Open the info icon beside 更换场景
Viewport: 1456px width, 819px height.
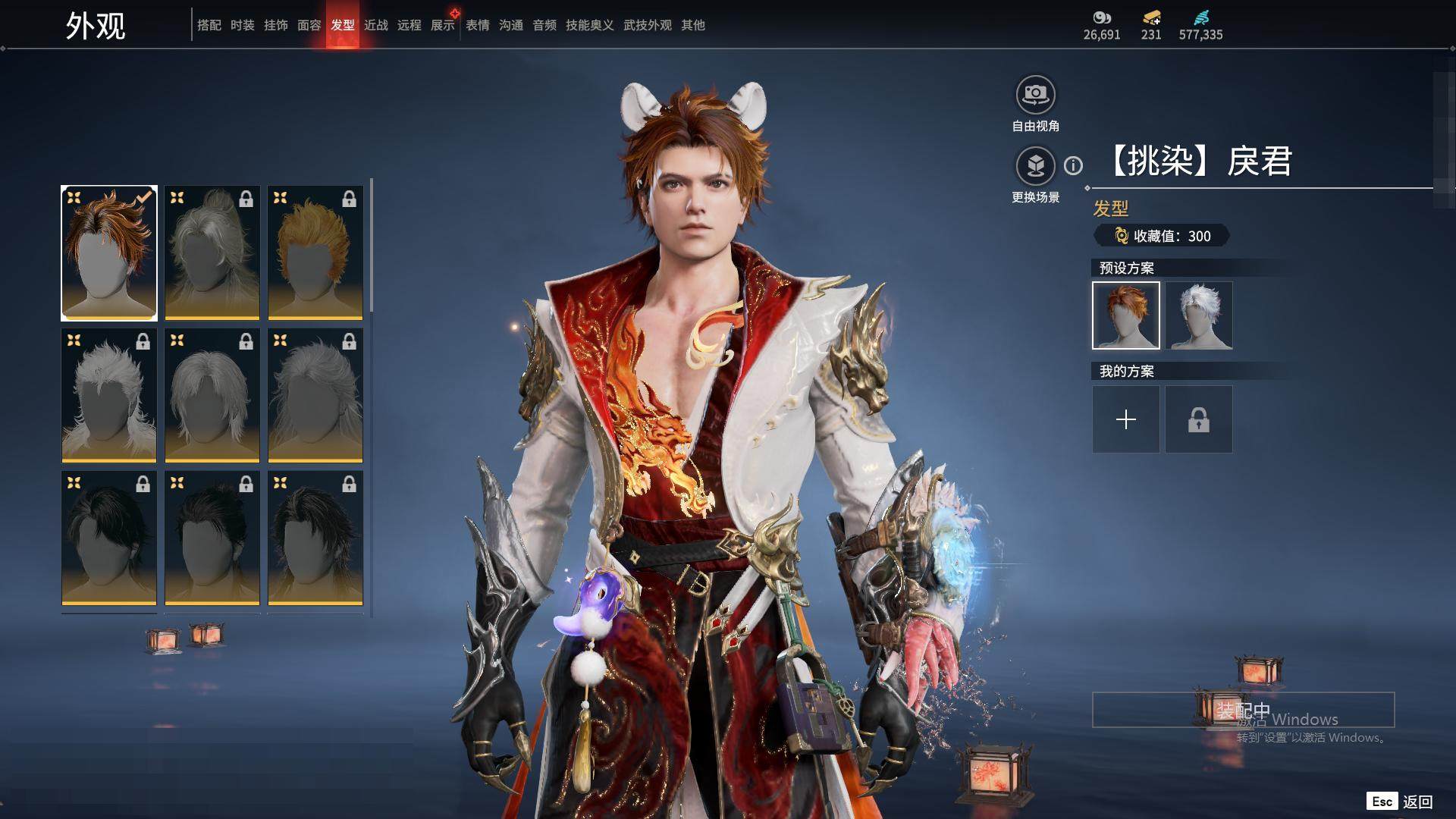tap(1073, 165)
